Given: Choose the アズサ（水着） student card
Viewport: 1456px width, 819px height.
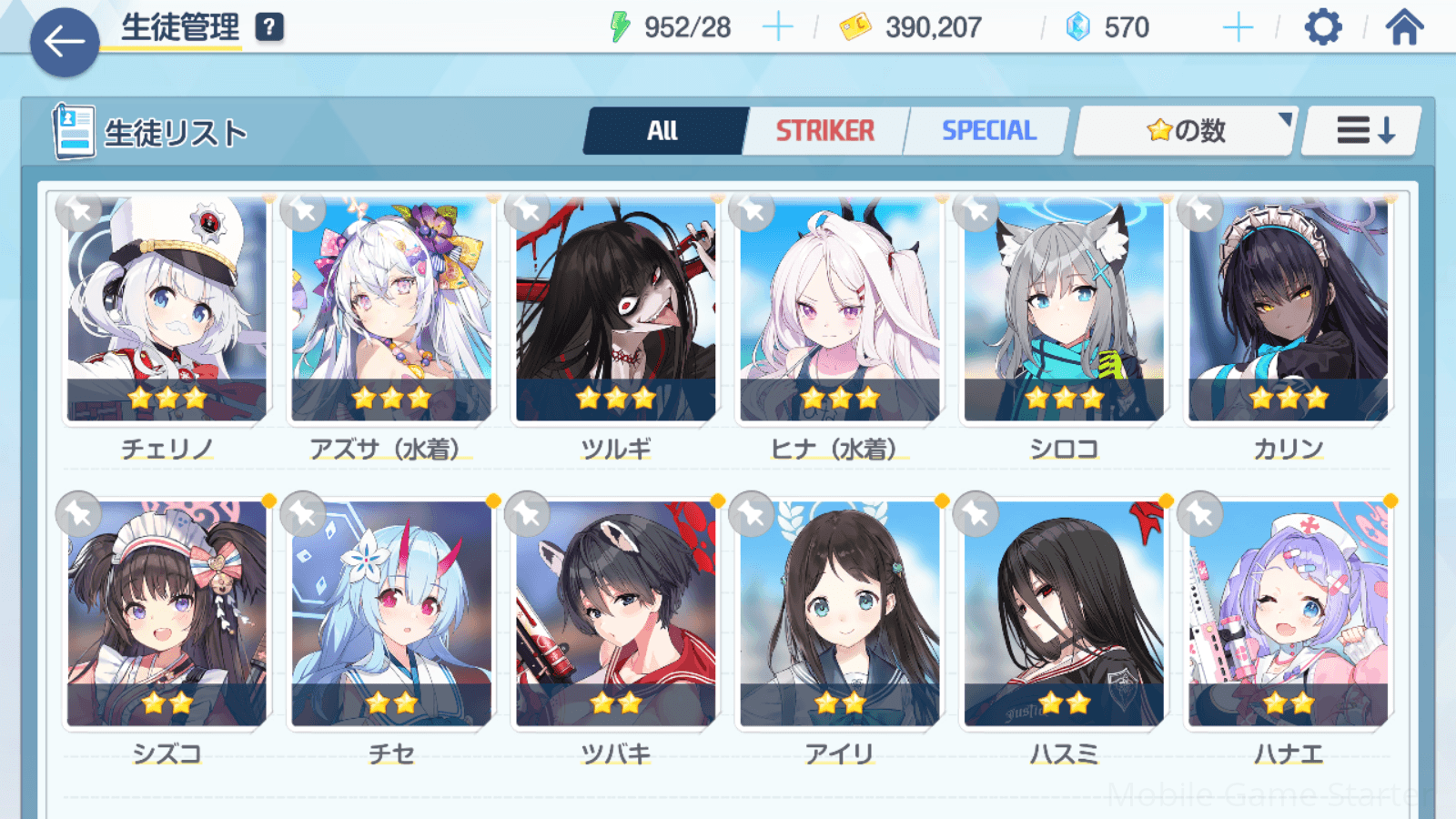Looking at the screenshot, I should coord(391,309).
